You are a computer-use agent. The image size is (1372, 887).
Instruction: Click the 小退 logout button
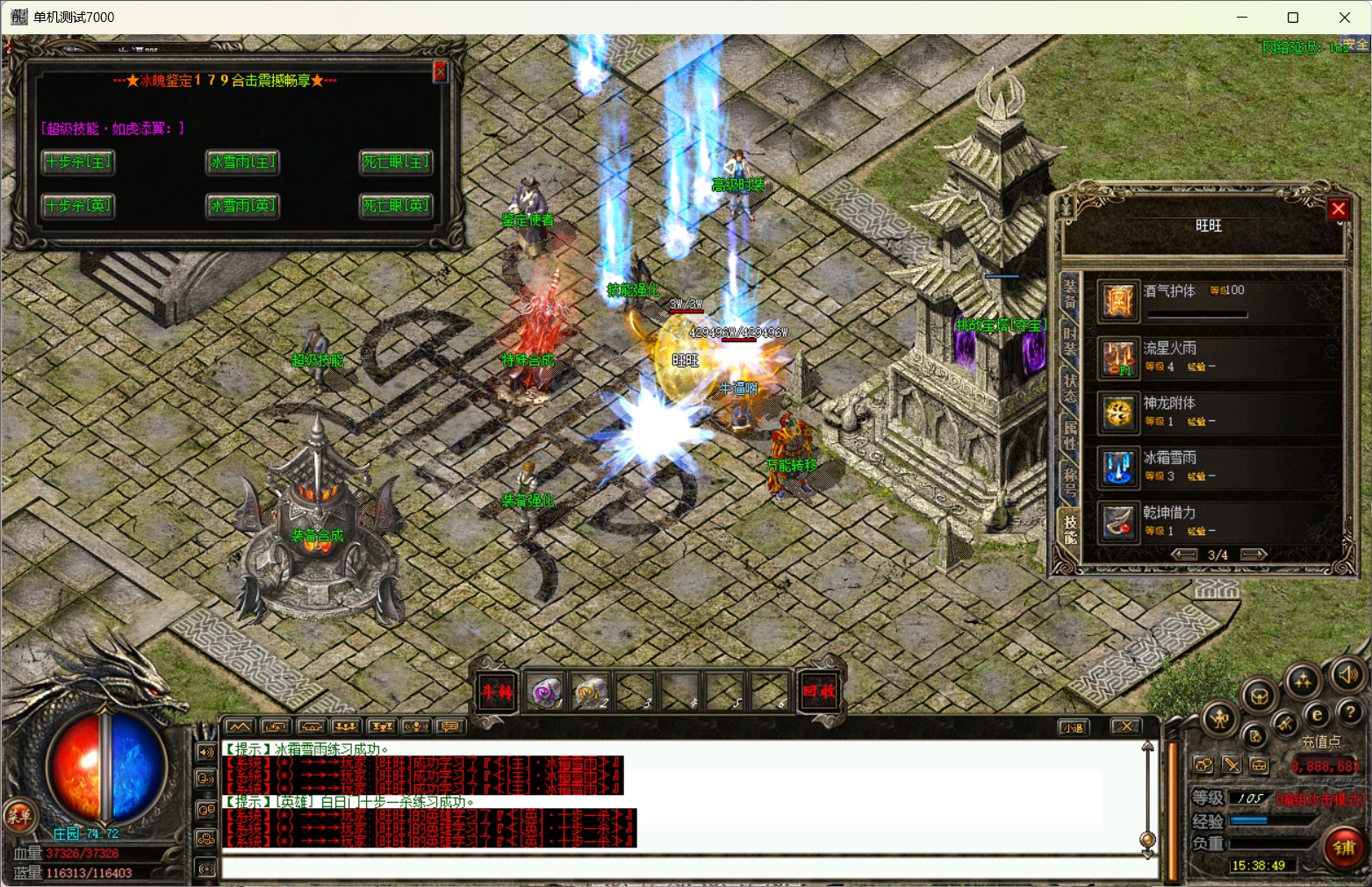click(1073, 727)
